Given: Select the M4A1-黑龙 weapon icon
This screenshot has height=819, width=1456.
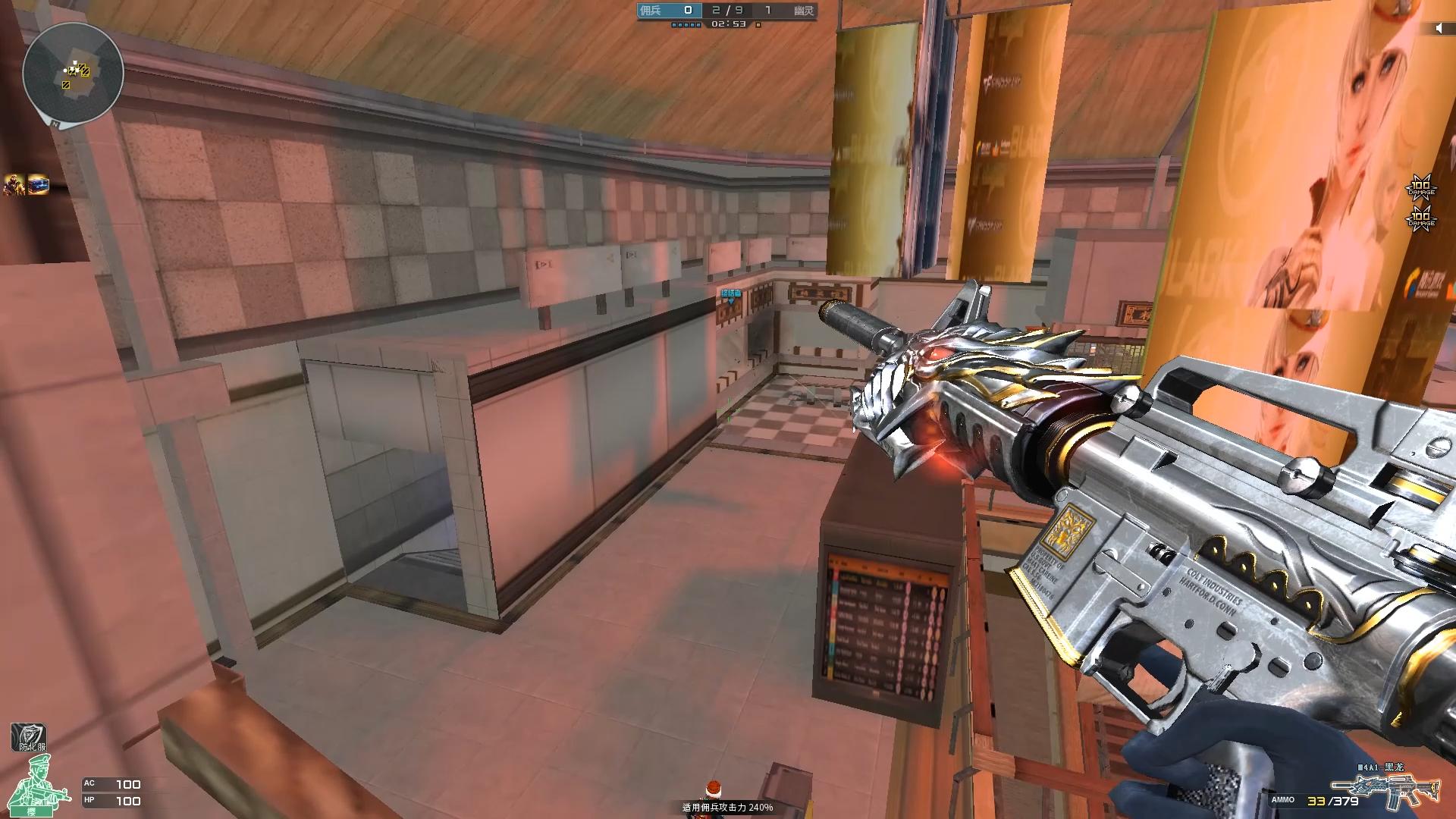Looking at the screenshot, I should (1386, 793).
